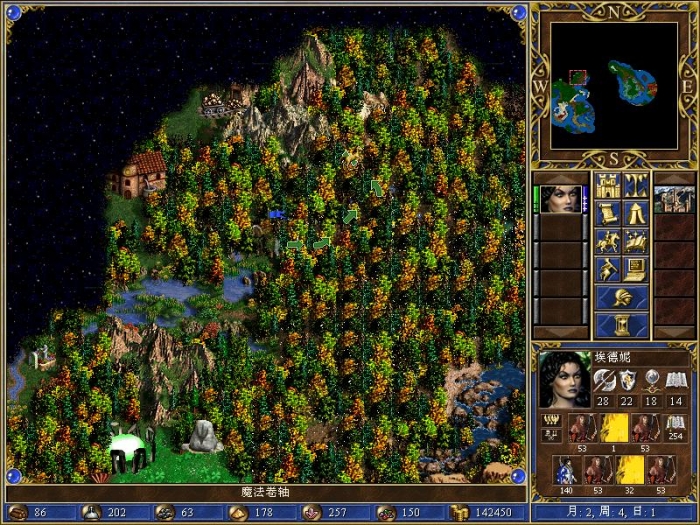Open the quest log scroll button
Image resolution: width=700 pixels, height=525 pixels.
pyautogui.click(x=607, y=213)
